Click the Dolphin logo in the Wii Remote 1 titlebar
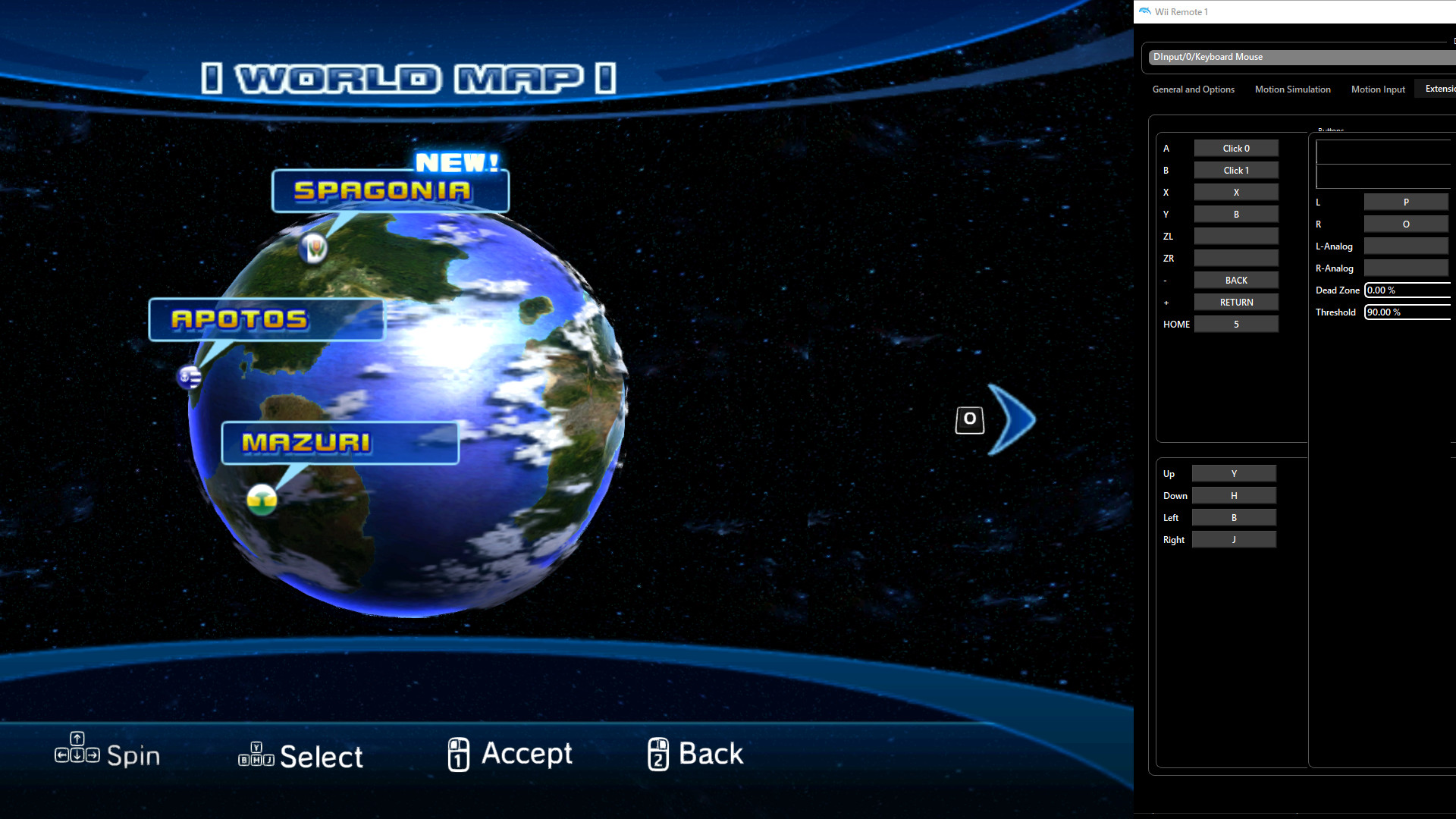1456x819 pixels. 1144,11
